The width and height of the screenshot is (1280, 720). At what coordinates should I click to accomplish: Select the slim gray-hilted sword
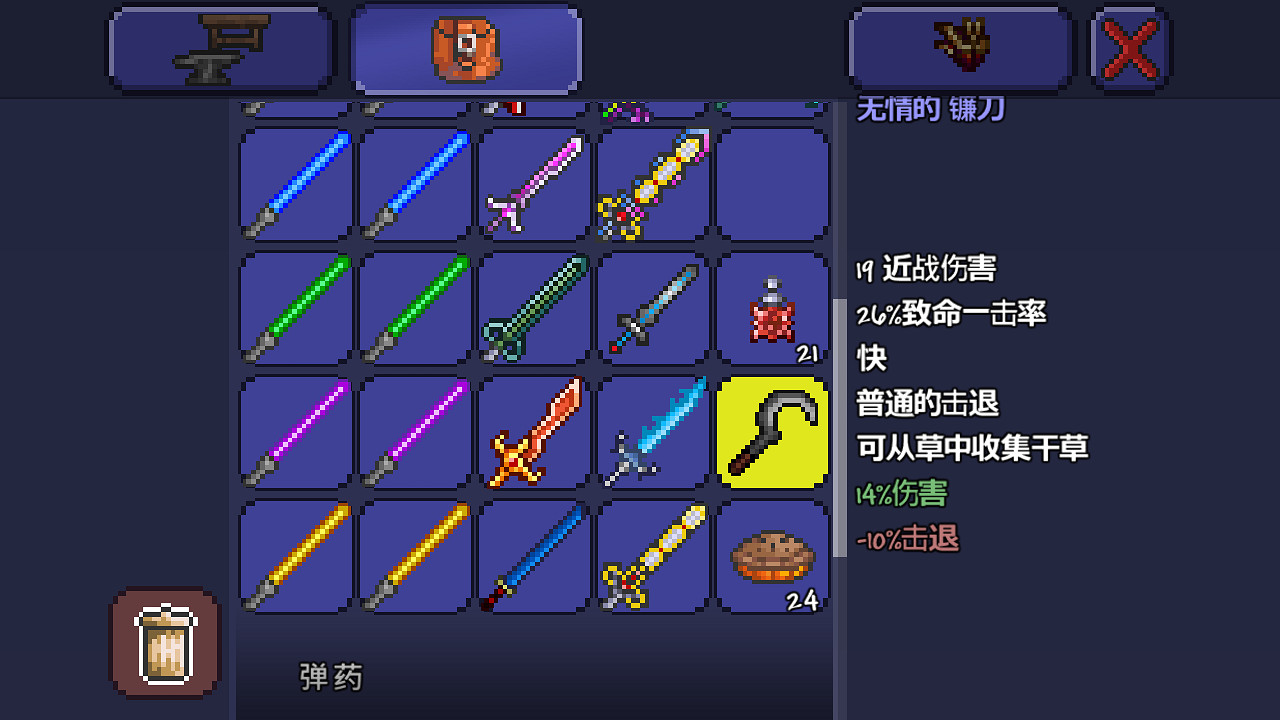coord(655,310)
